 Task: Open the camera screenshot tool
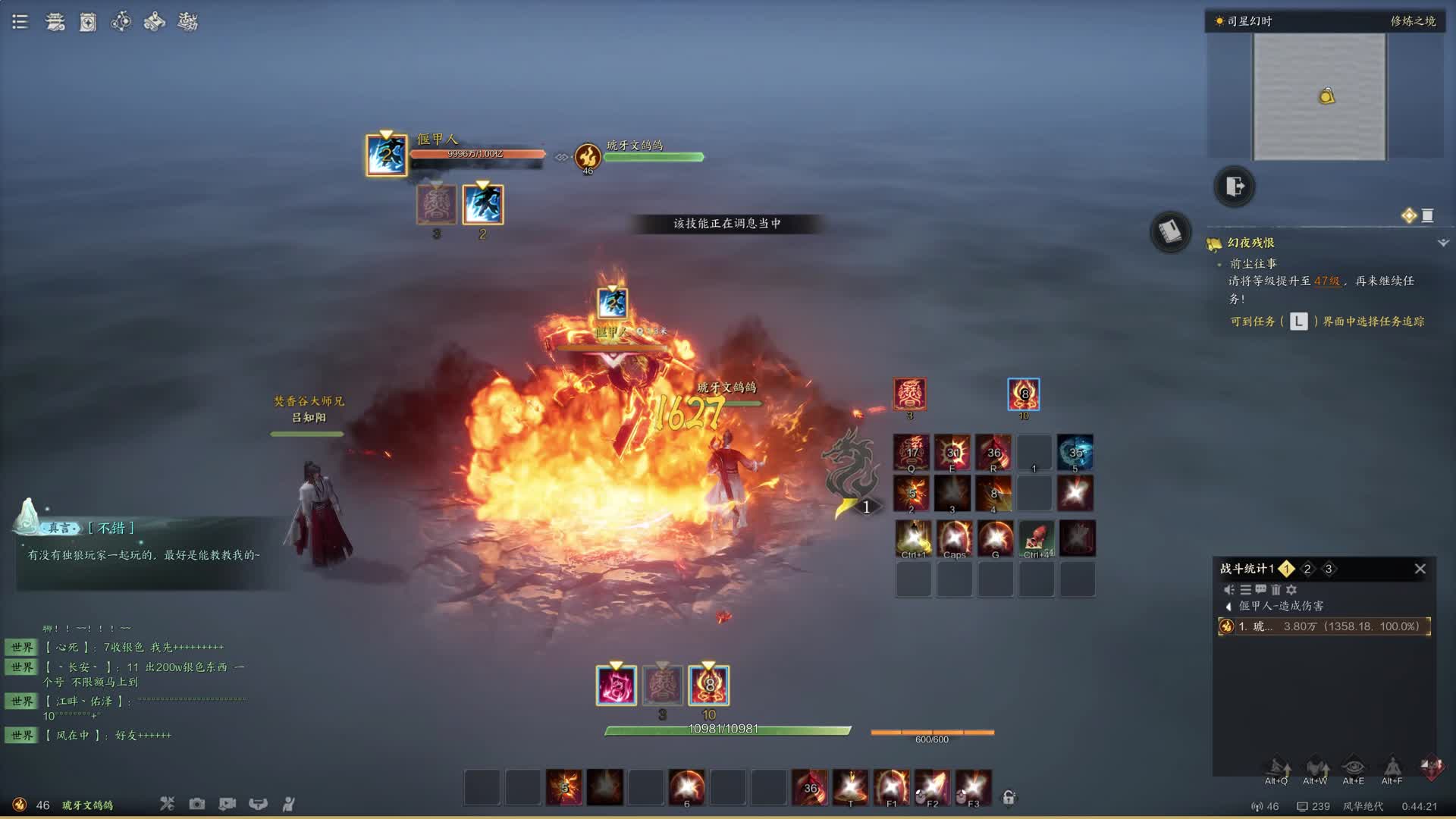(x=197, y=804)
